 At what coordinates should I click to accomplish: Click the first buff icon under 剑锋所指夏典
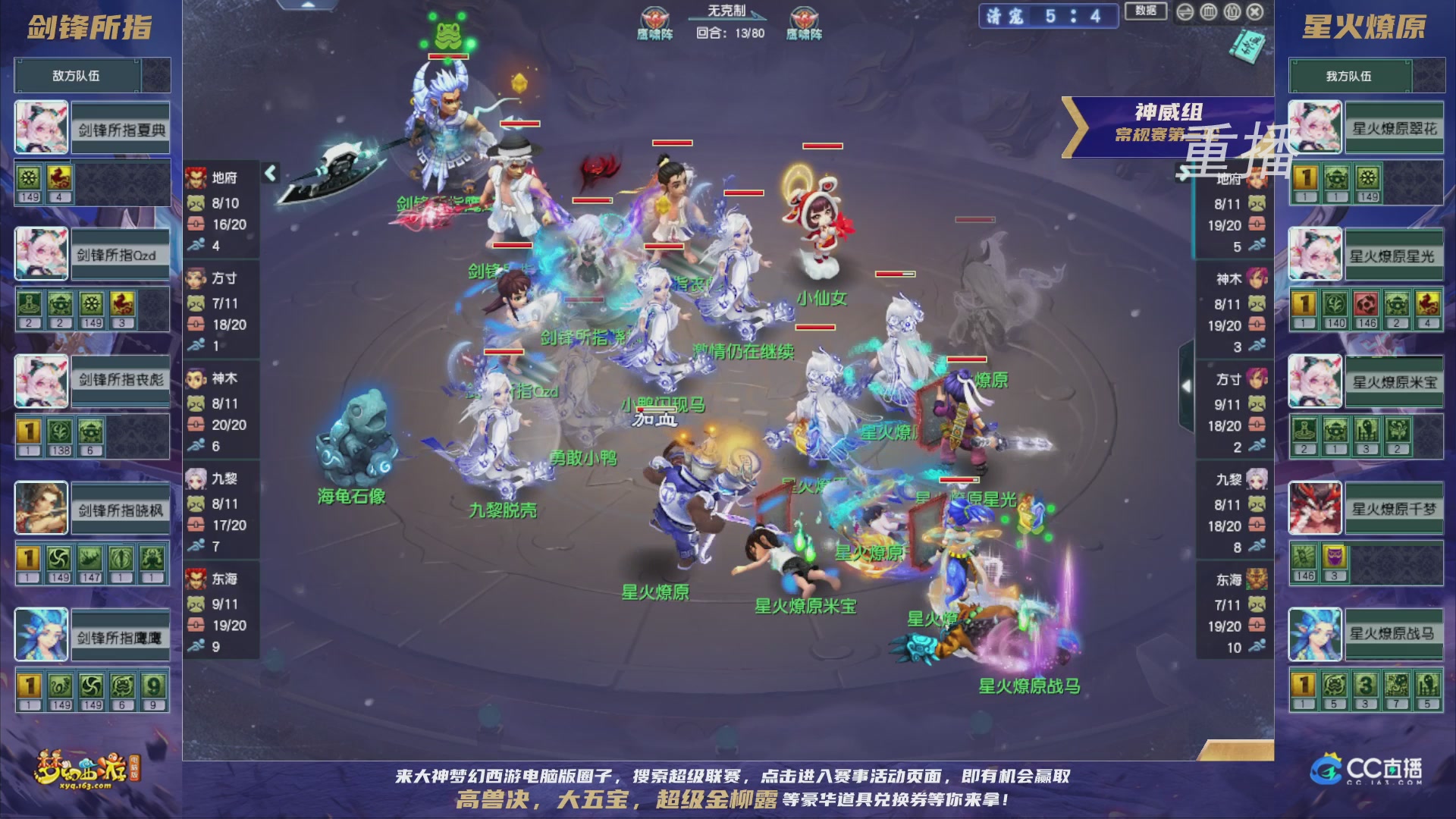(x=28, y=176)
